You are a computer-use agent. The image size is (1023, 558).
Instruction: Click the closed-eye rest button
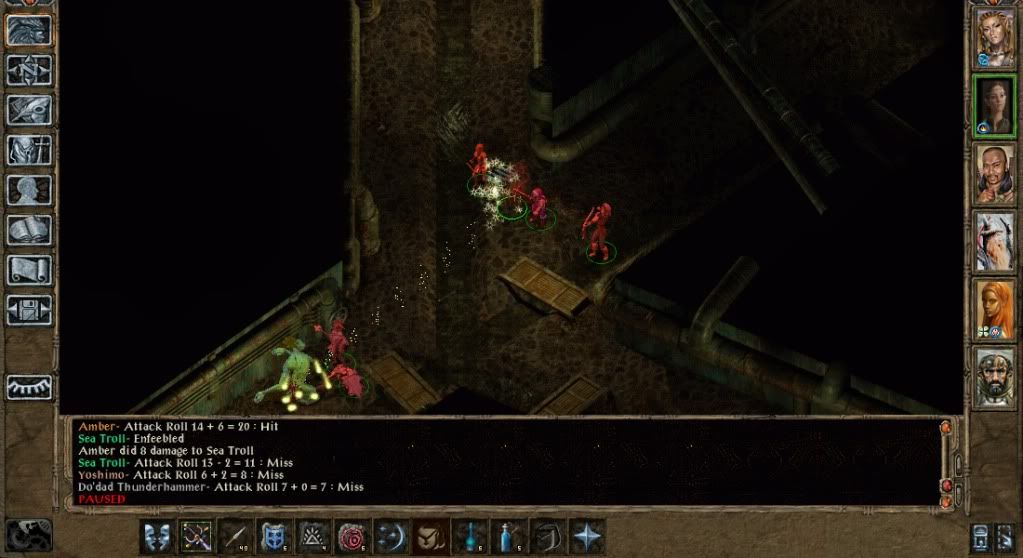pos(29,387)
